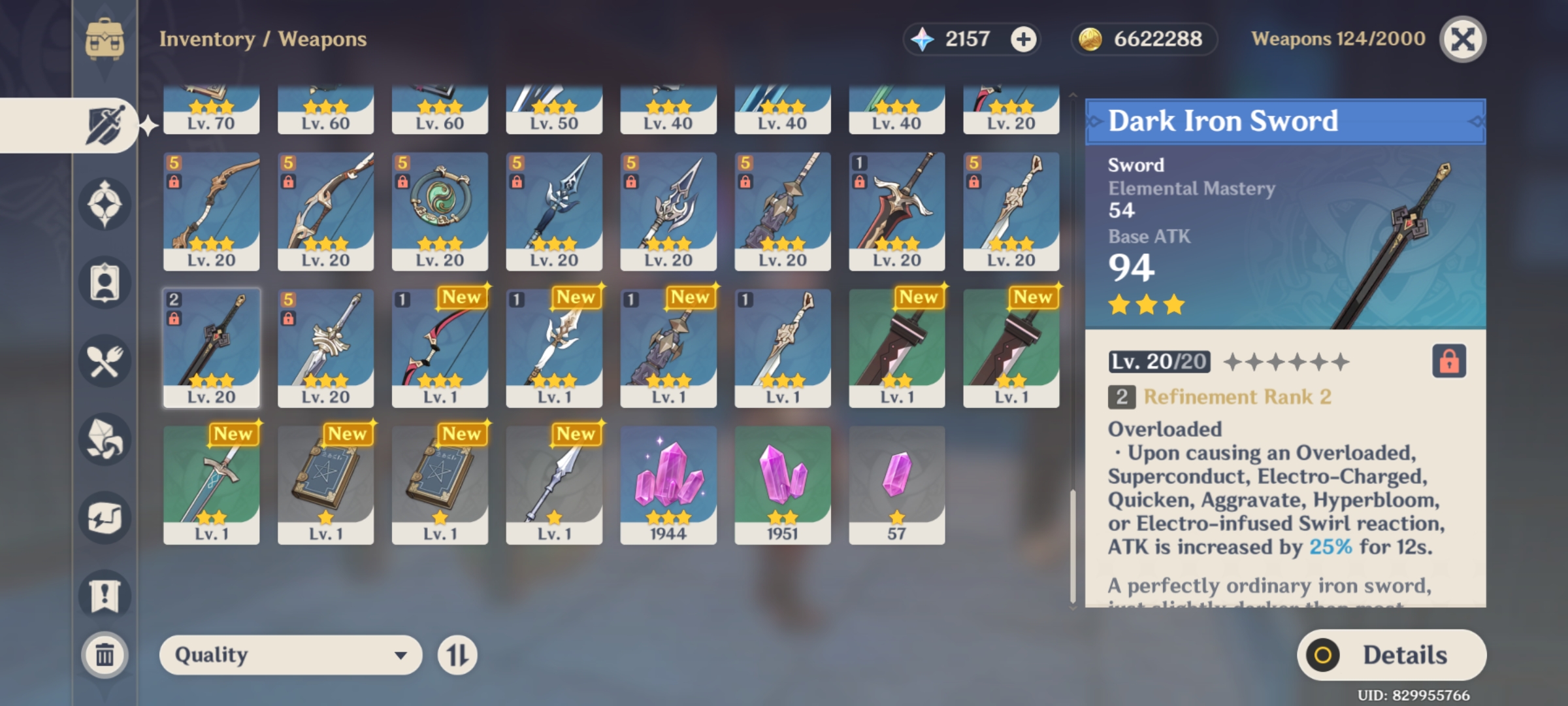Open the Materials category icon
The height and width of the screenshot is (706, 1568).
[106, 439]
